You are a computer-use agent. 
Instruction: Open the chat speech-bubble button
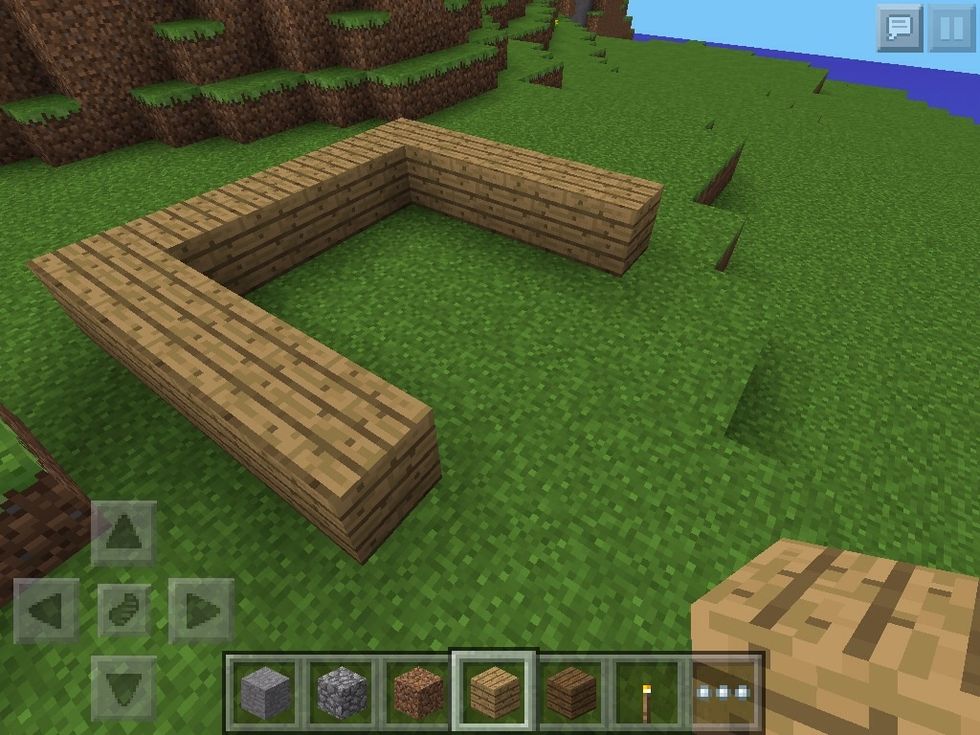pyautogui.click(x=899, y=27)
